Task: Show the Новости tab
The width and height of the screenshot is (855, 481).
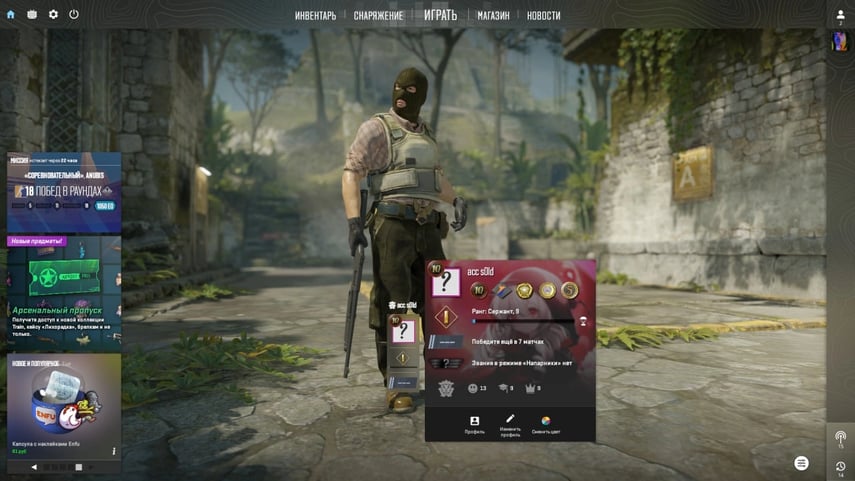Action: 543,16
